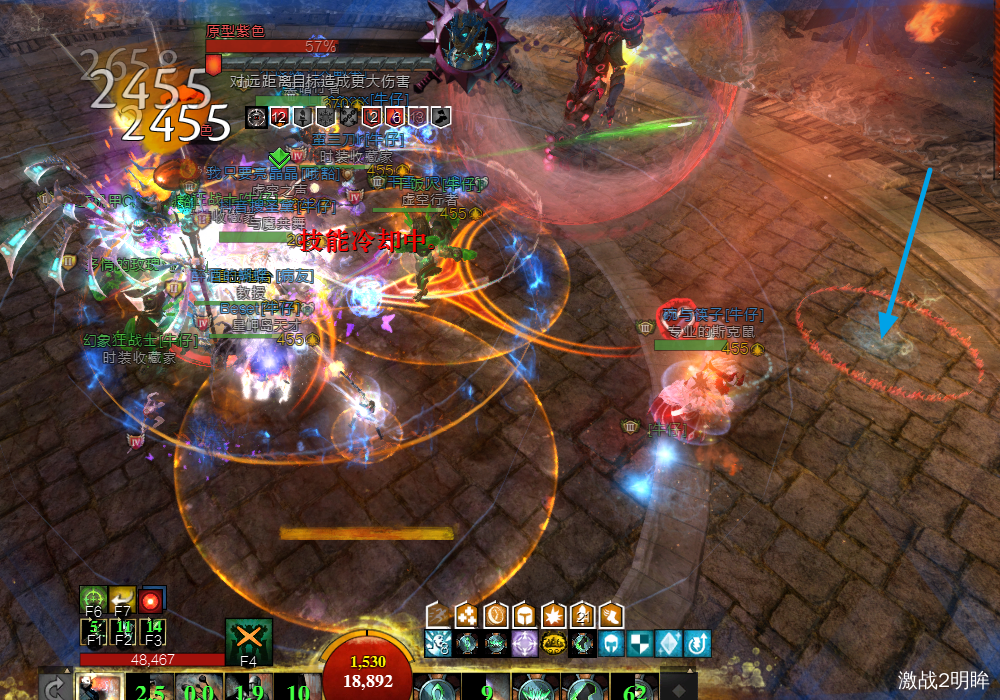Inspect the purple four-arrow effect icon
Image resolution: width=1000 pixels, height=700 pixels.
point(524,643)
